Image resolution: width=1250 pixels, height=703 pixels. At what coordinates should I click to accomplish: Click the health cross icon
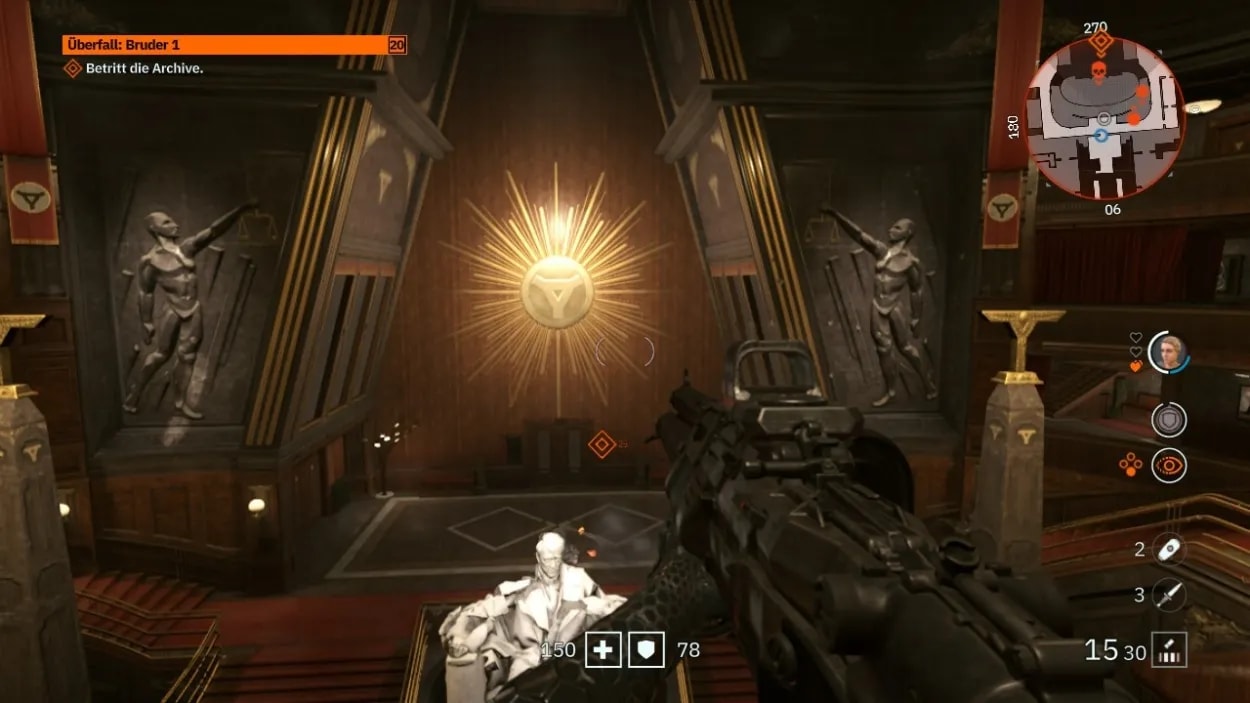point(603,650)
